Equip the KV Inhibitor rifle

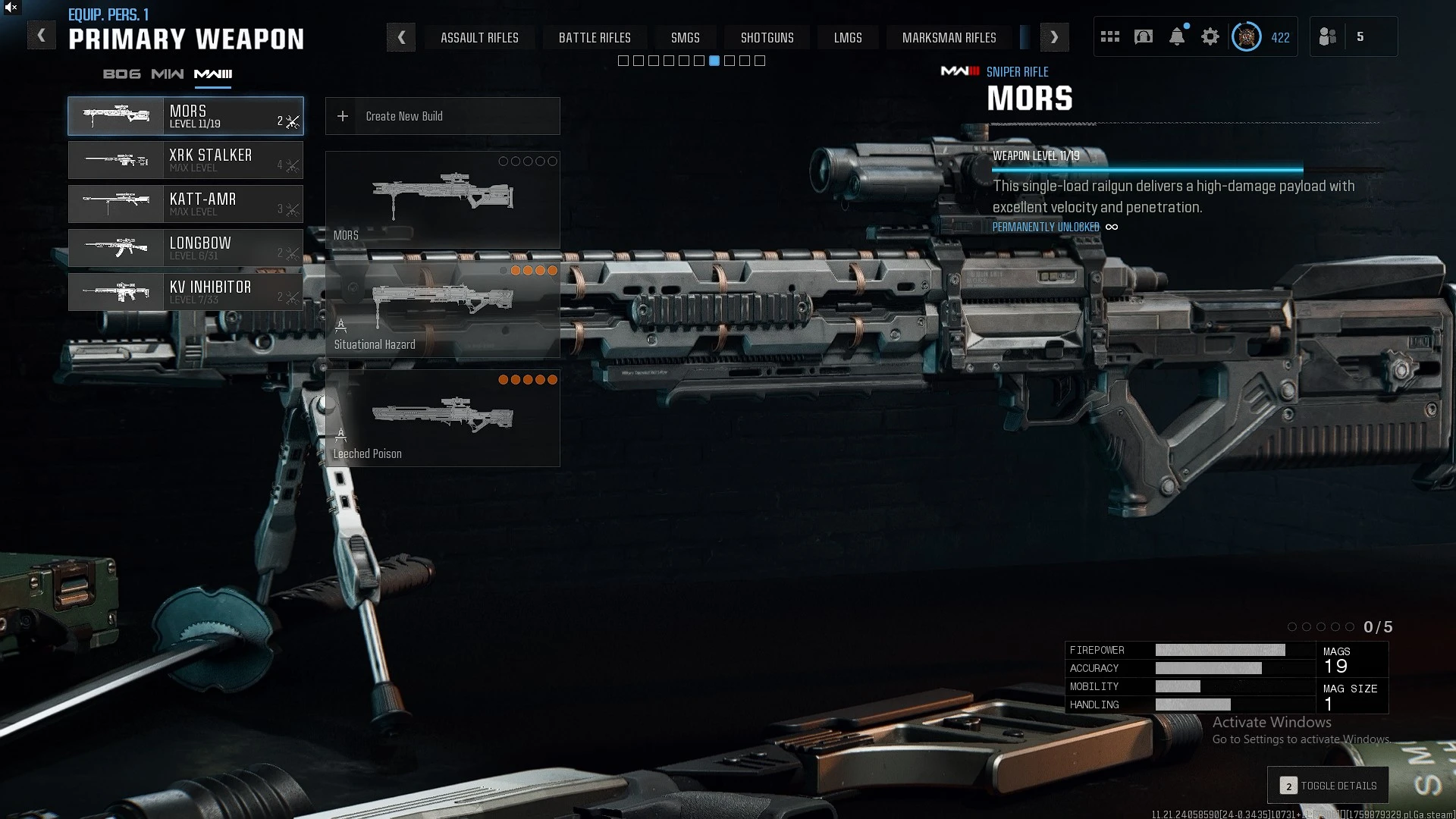pos(186,292)
